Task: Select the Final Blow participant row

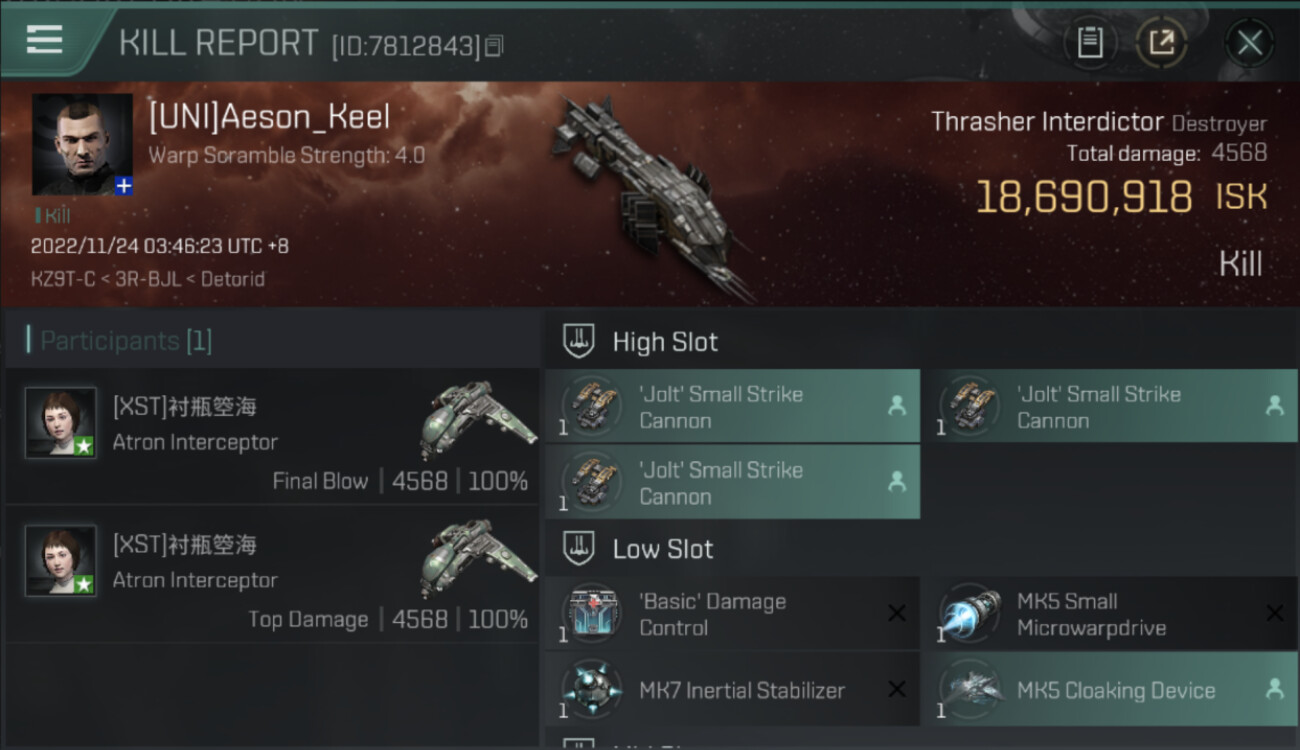Action: 272,436
